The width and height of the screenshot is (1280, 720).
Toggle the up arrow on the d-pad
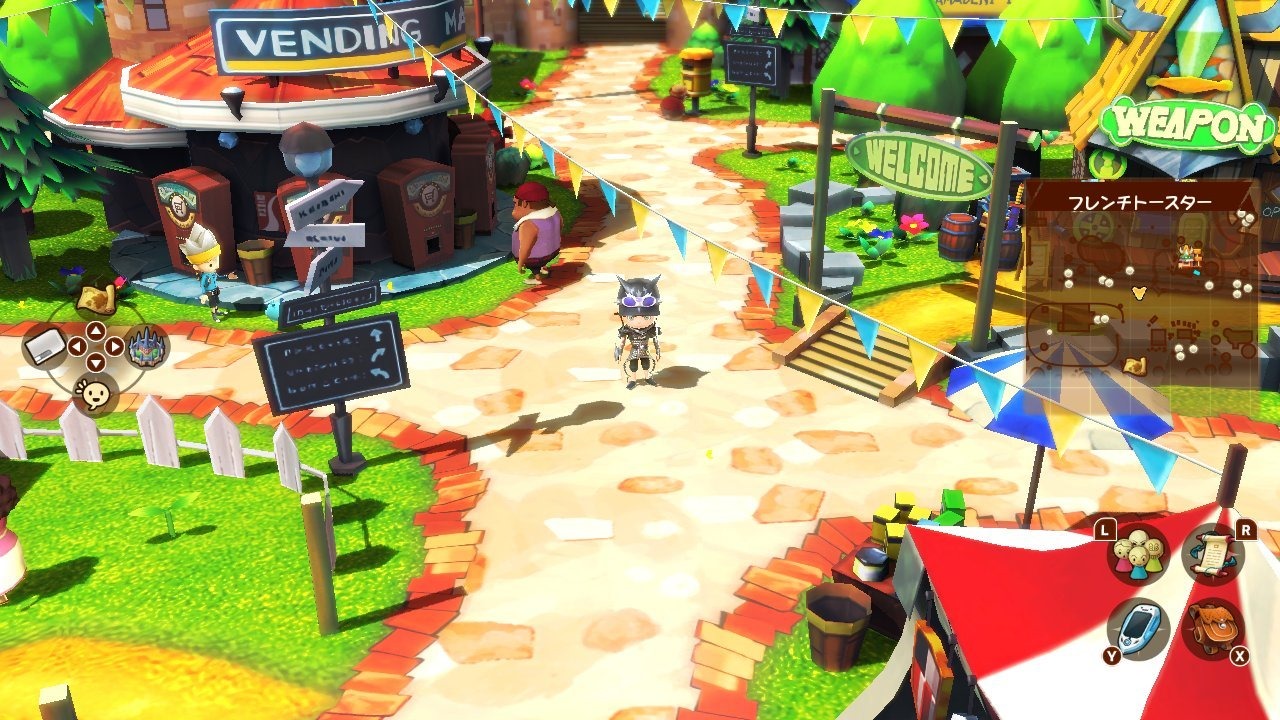click(x=96, y=331)
